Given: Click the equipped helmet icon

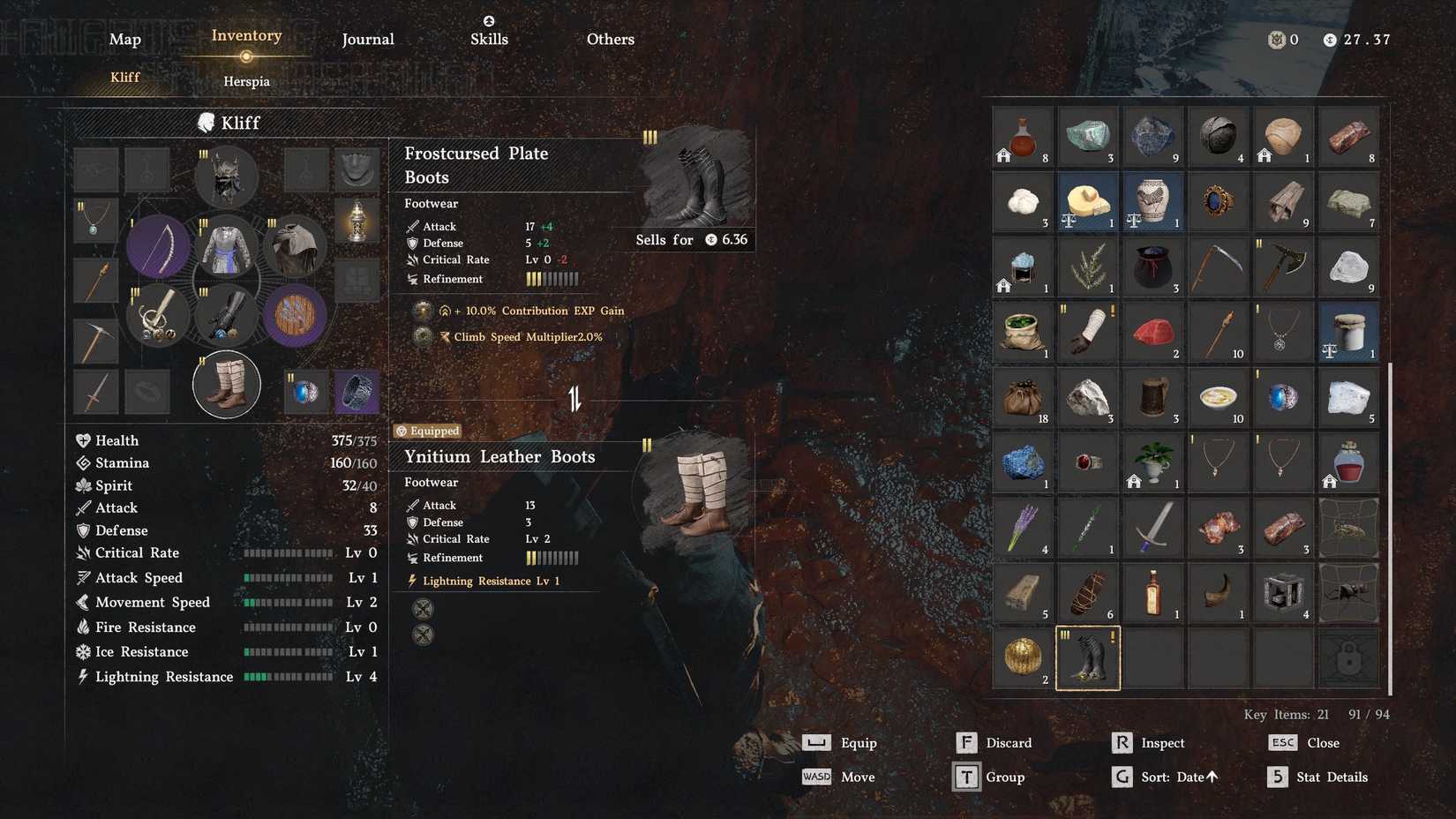Looking at the screenshot, I should [226, 177].
